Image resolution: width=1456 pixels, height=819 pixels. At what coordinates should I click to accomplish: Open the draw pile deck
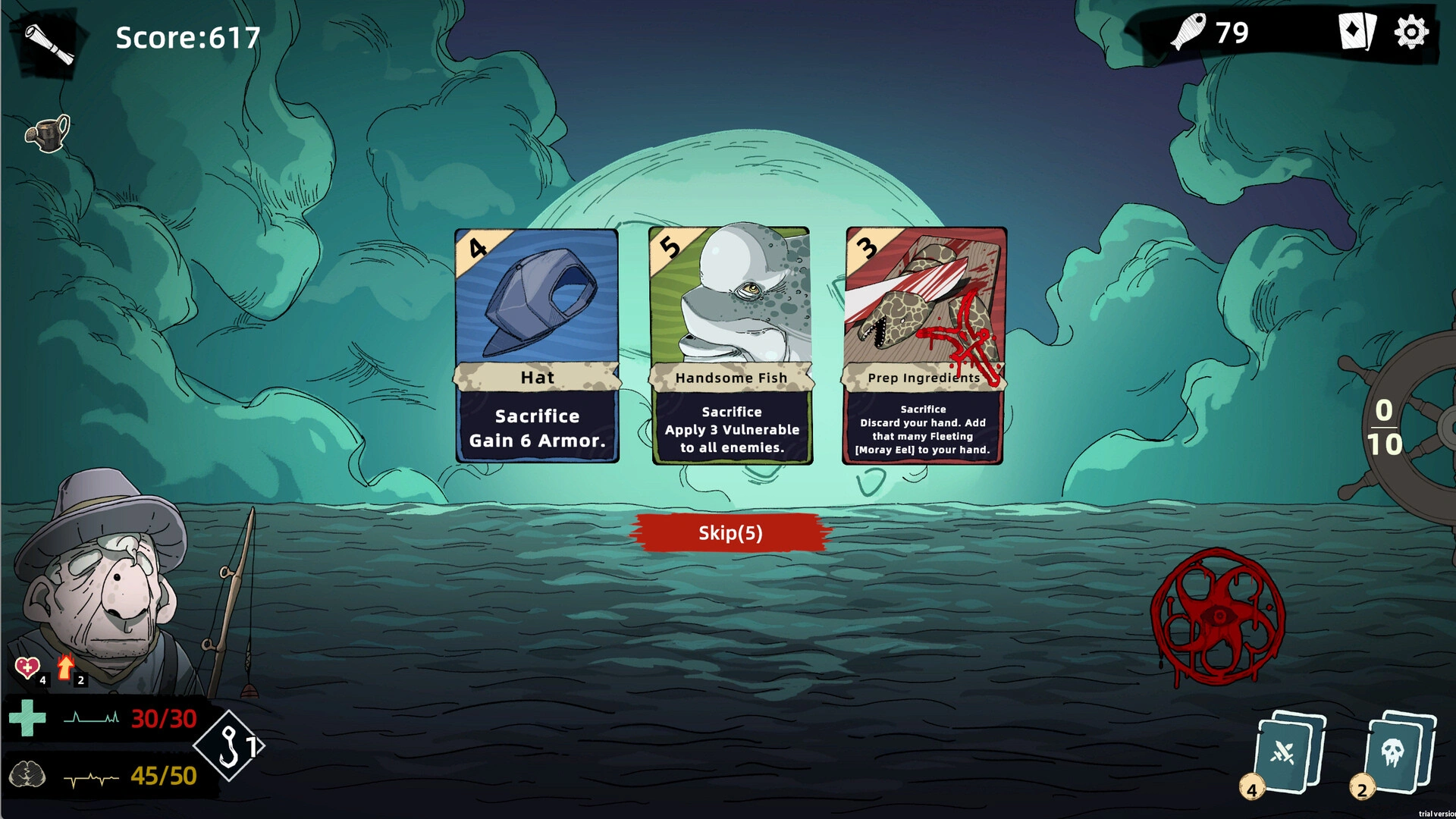coord(1288,753)
